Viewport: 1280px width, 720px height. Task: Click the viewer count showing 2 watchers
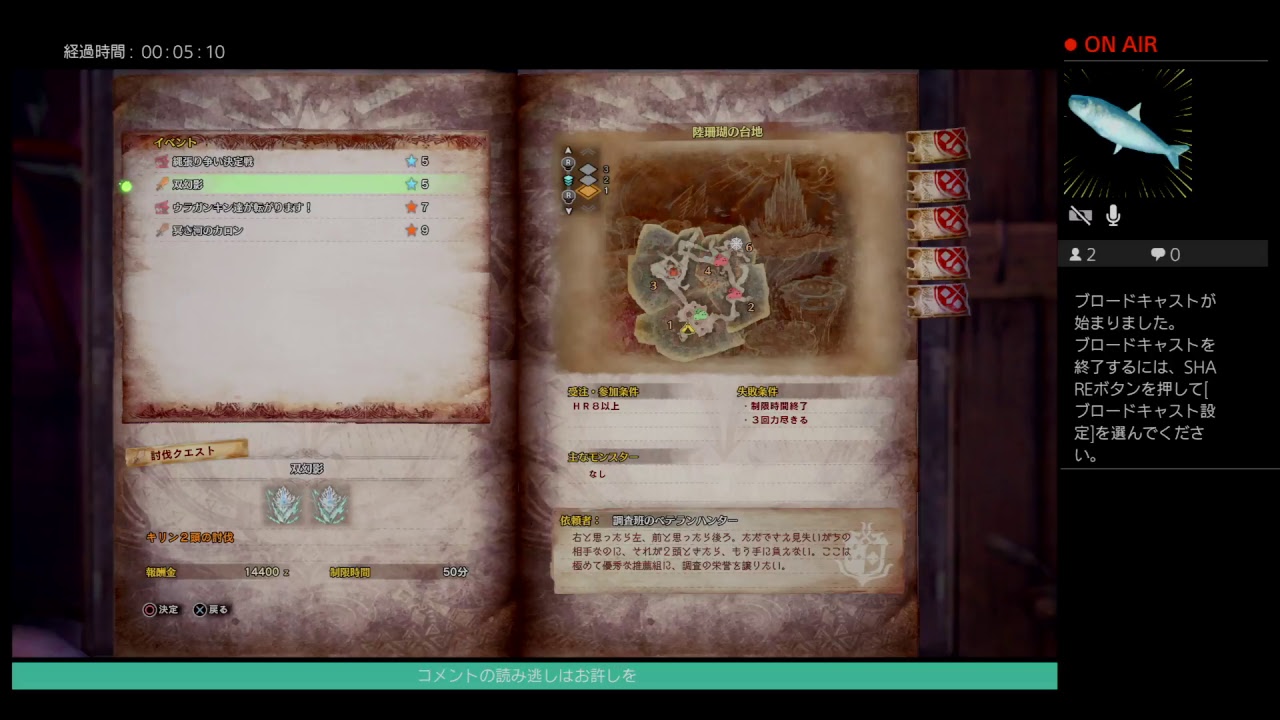point(1082,254)
